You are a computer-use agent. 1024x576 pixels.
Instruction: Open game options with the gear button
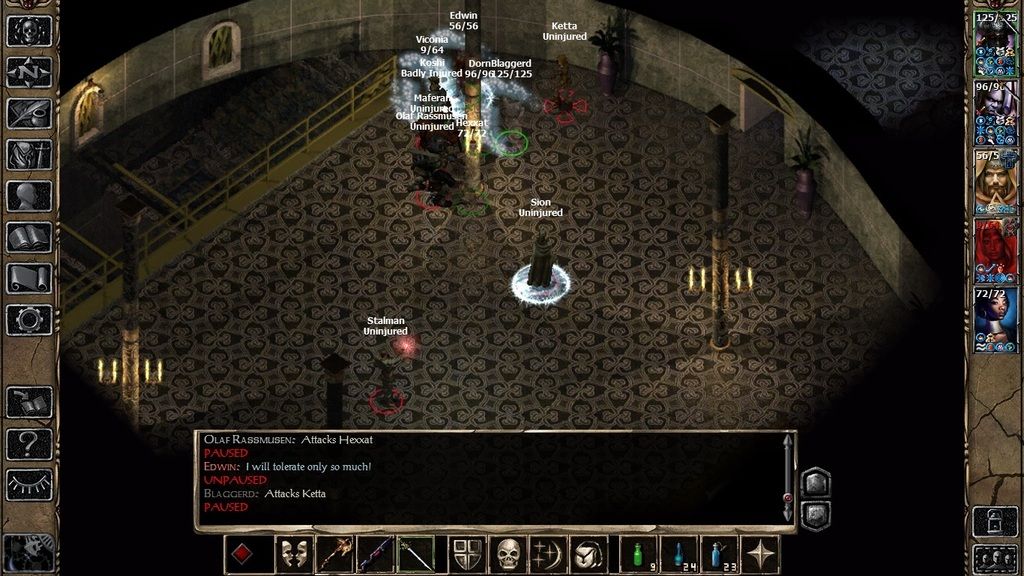[29, 319]
